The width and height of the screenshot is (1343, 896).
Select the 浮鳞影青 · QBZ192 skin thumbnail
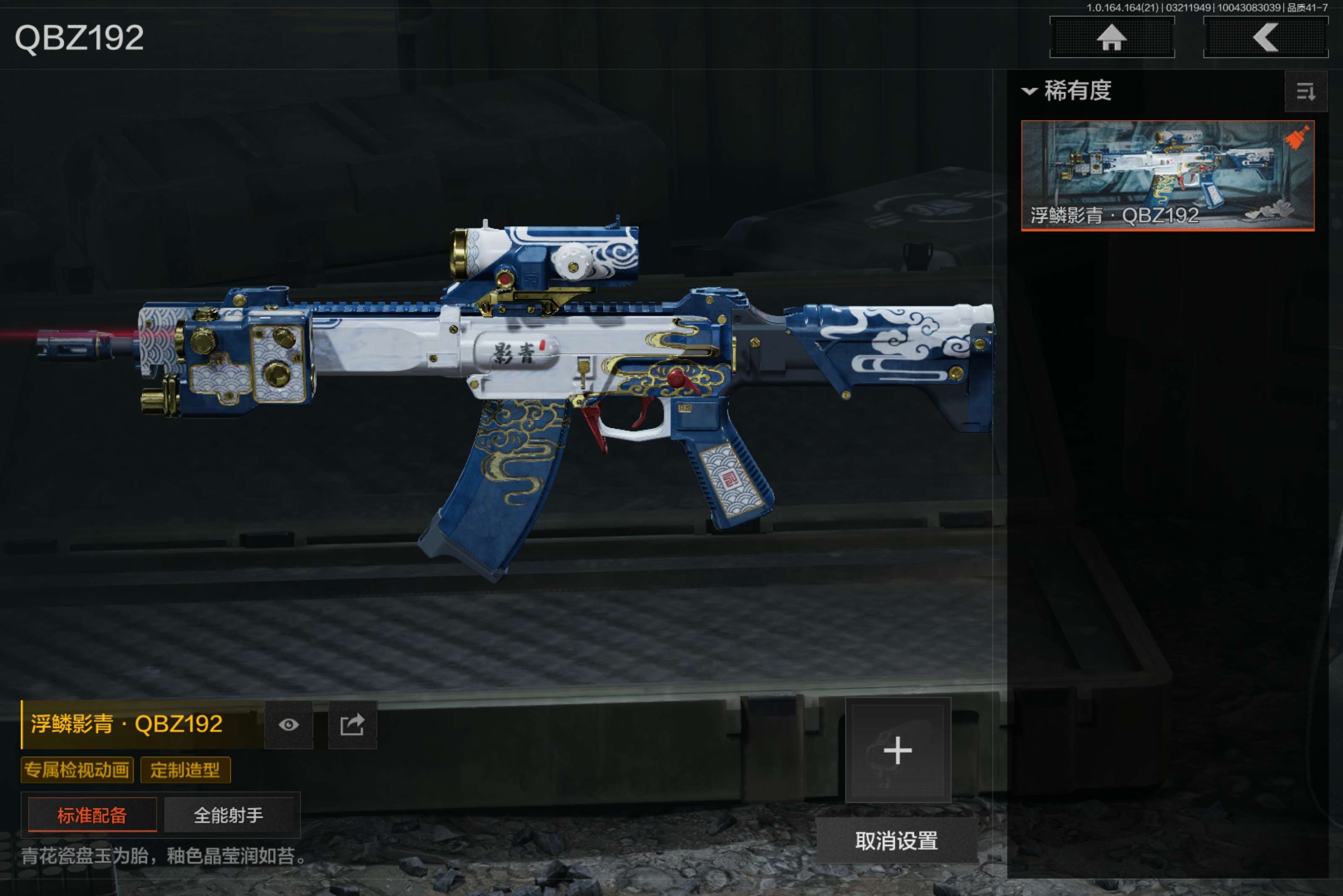[x=1167, y=175]
